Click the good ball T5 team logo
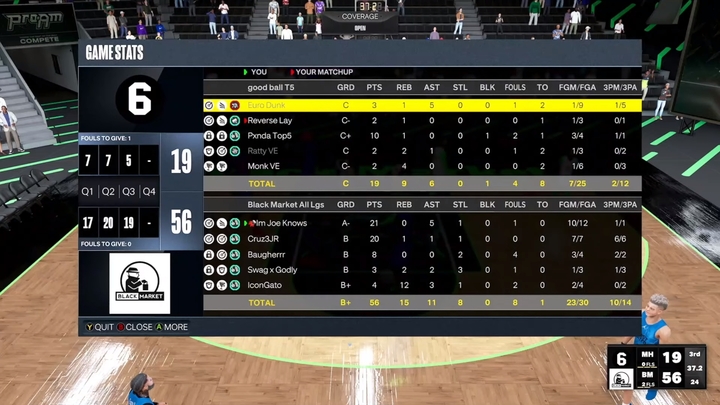Screen dimensions: 720x405 click(140, 98)
